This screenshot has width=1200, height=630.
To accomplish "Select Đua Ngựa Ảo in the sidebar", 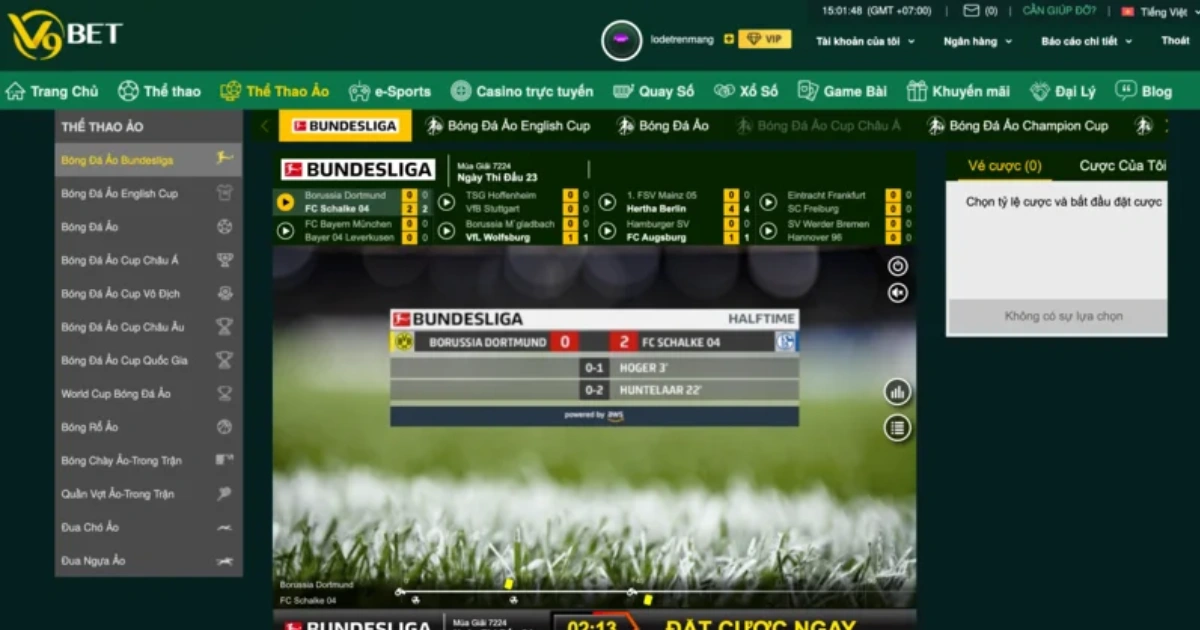I will [94, 561].
